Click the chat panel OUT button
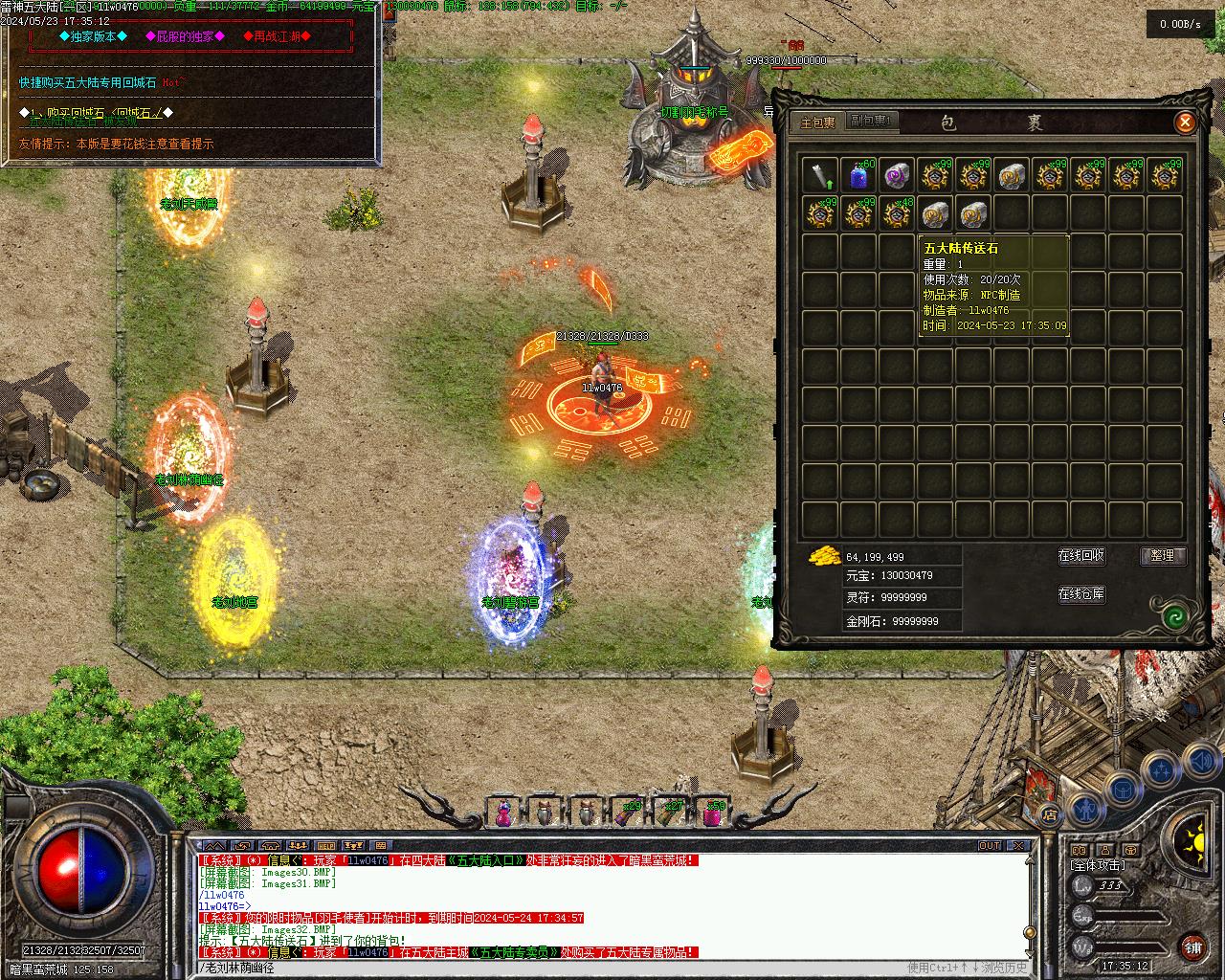The height and width of the screenshot is (980, 1225). pos(990,846)
